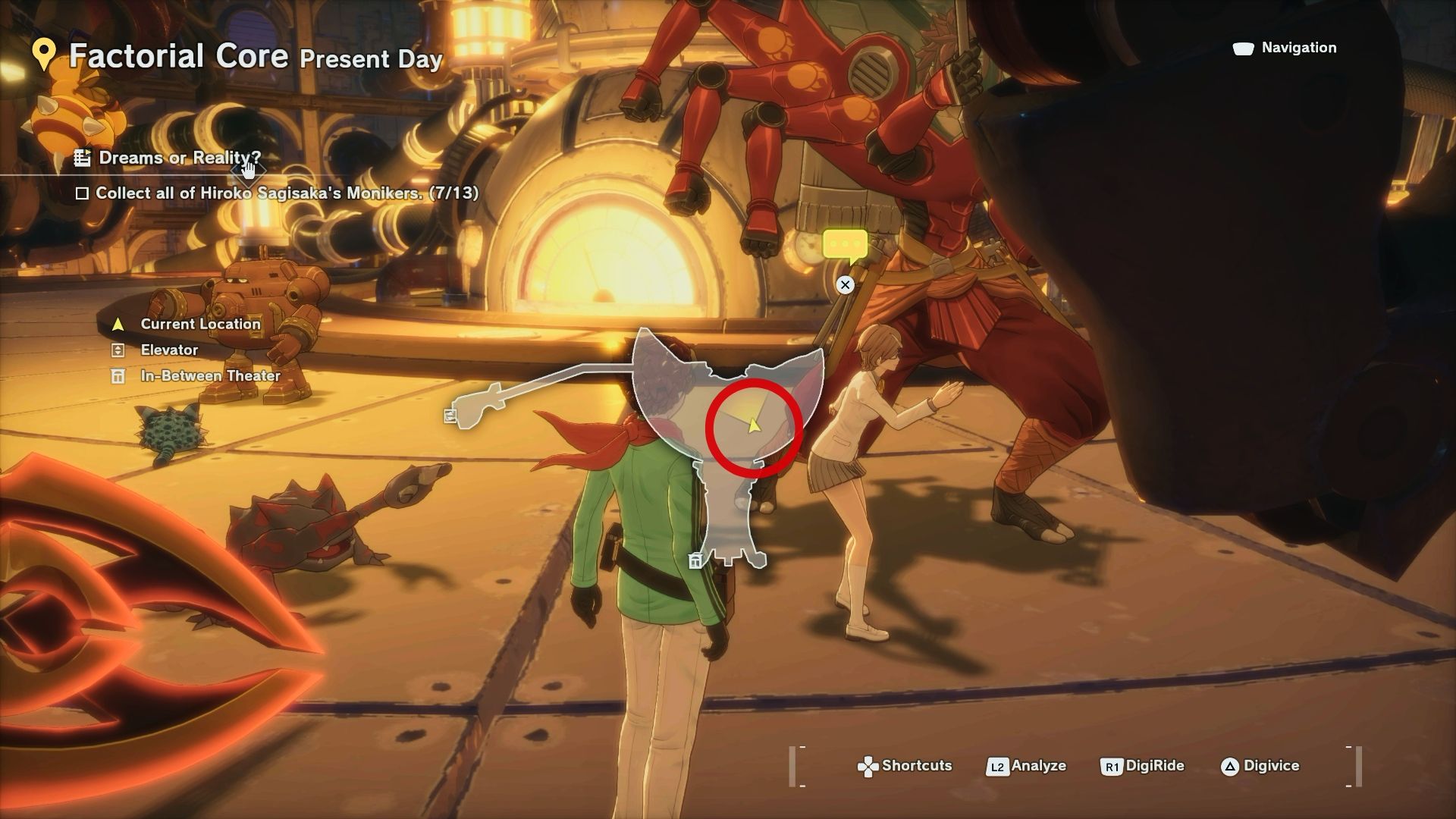Click the Factorial Core location pin icon

pos(45,55)
